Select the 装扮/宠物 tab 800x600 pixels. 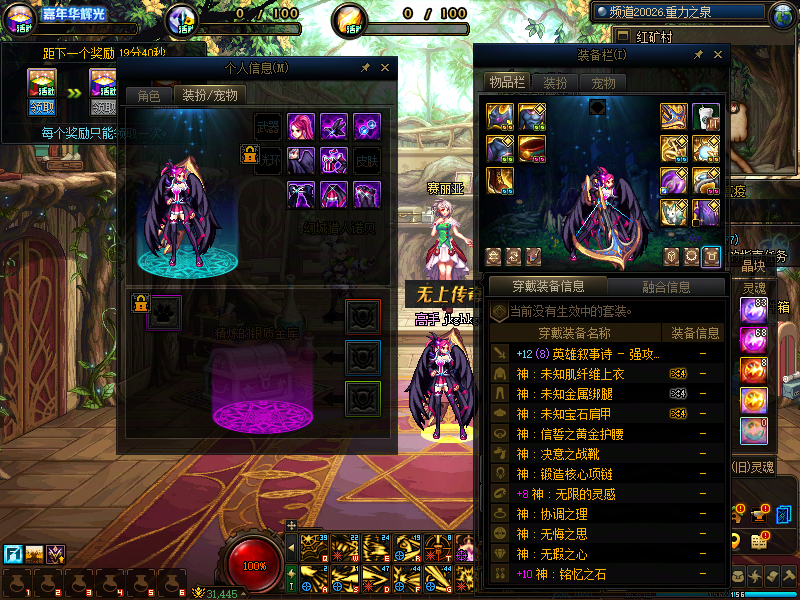(209, 96)
